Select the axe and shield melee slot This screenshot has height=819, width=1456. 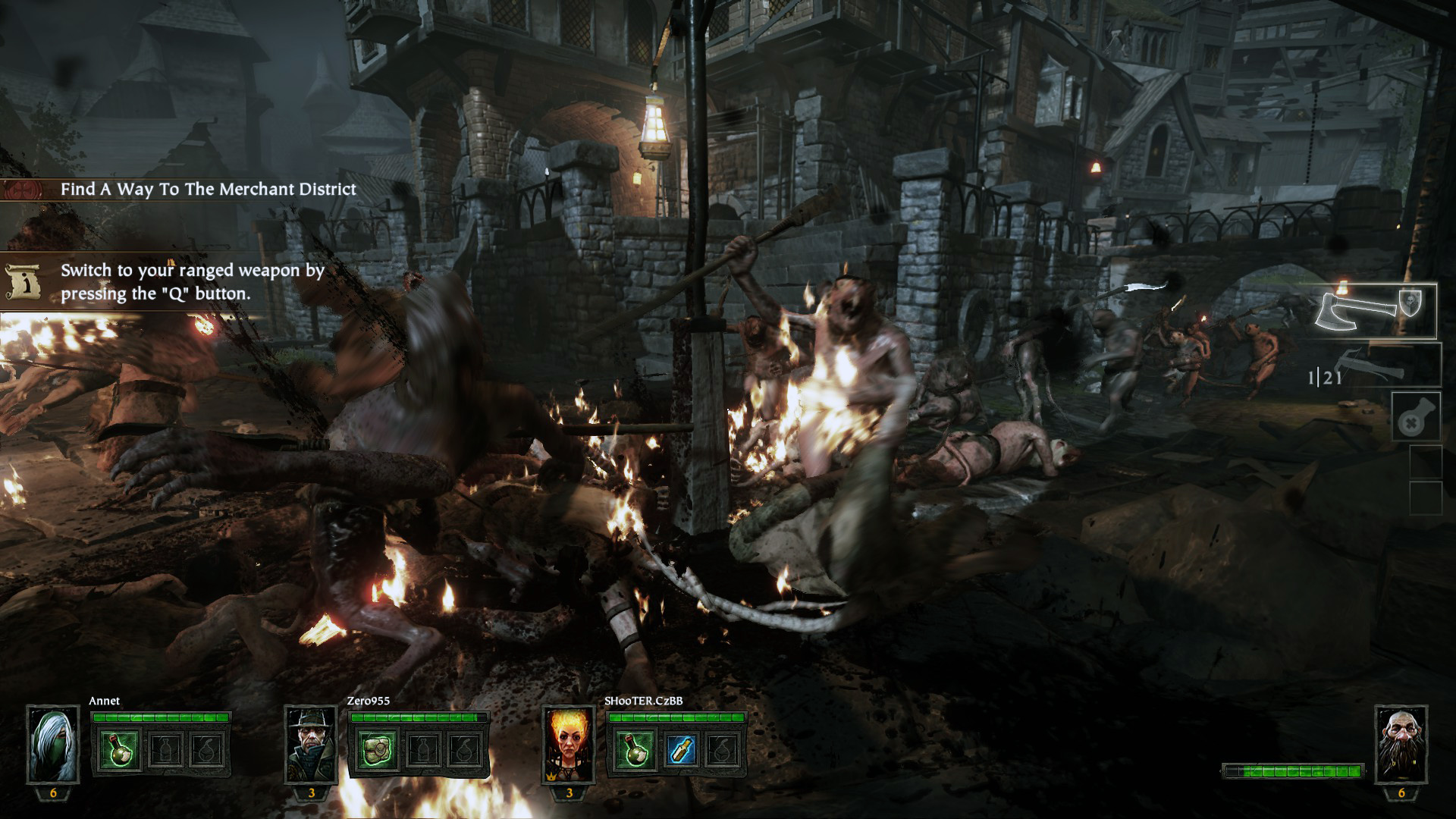pyautogui.click(x=1374, y=310)
